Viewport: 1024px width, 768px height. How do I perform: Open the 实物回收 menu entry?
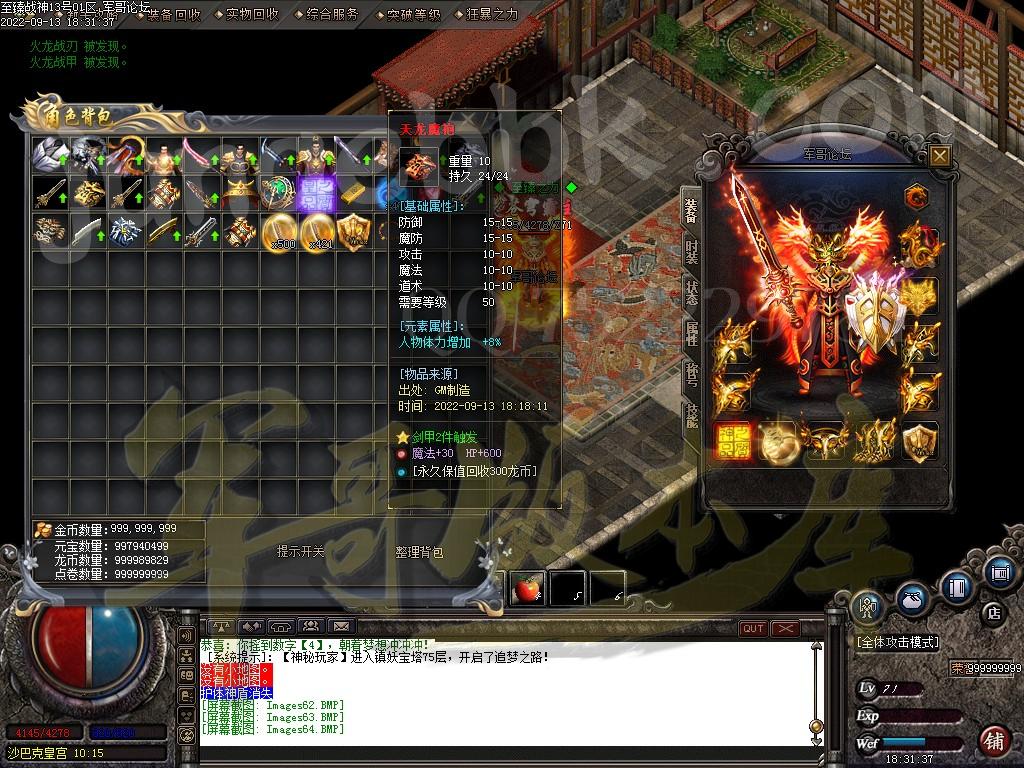pos(251,15)
